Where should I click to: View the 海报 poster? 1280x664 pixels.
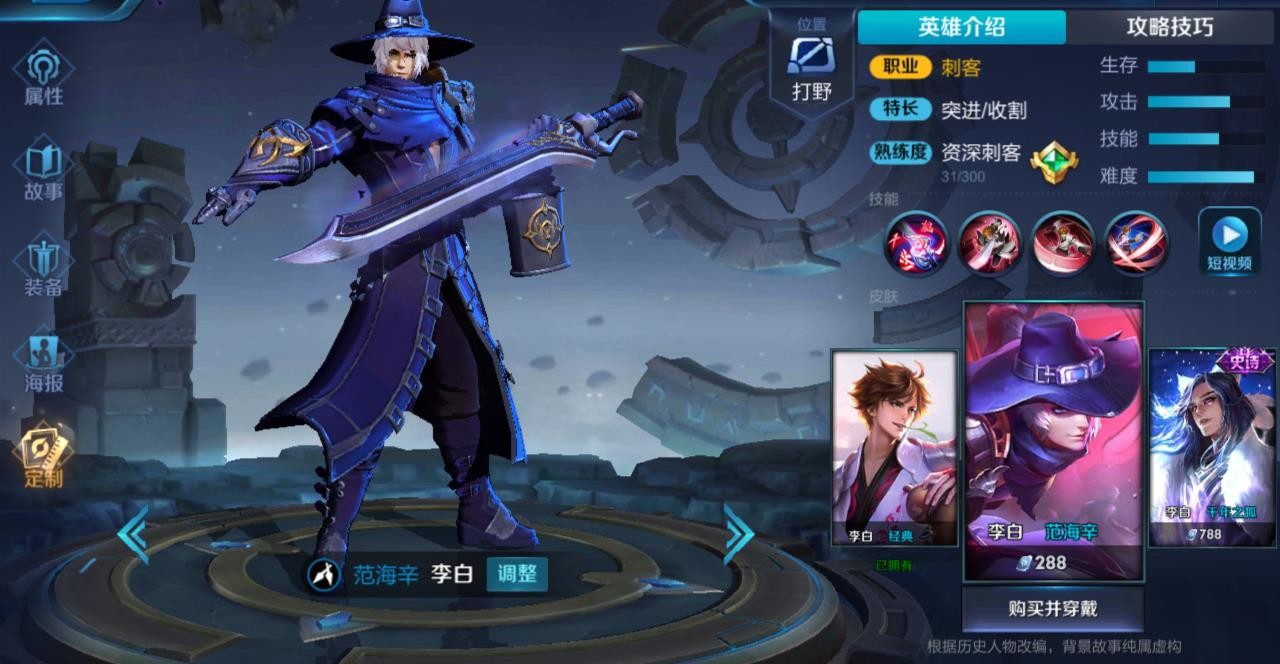click(x=43, y=362)
